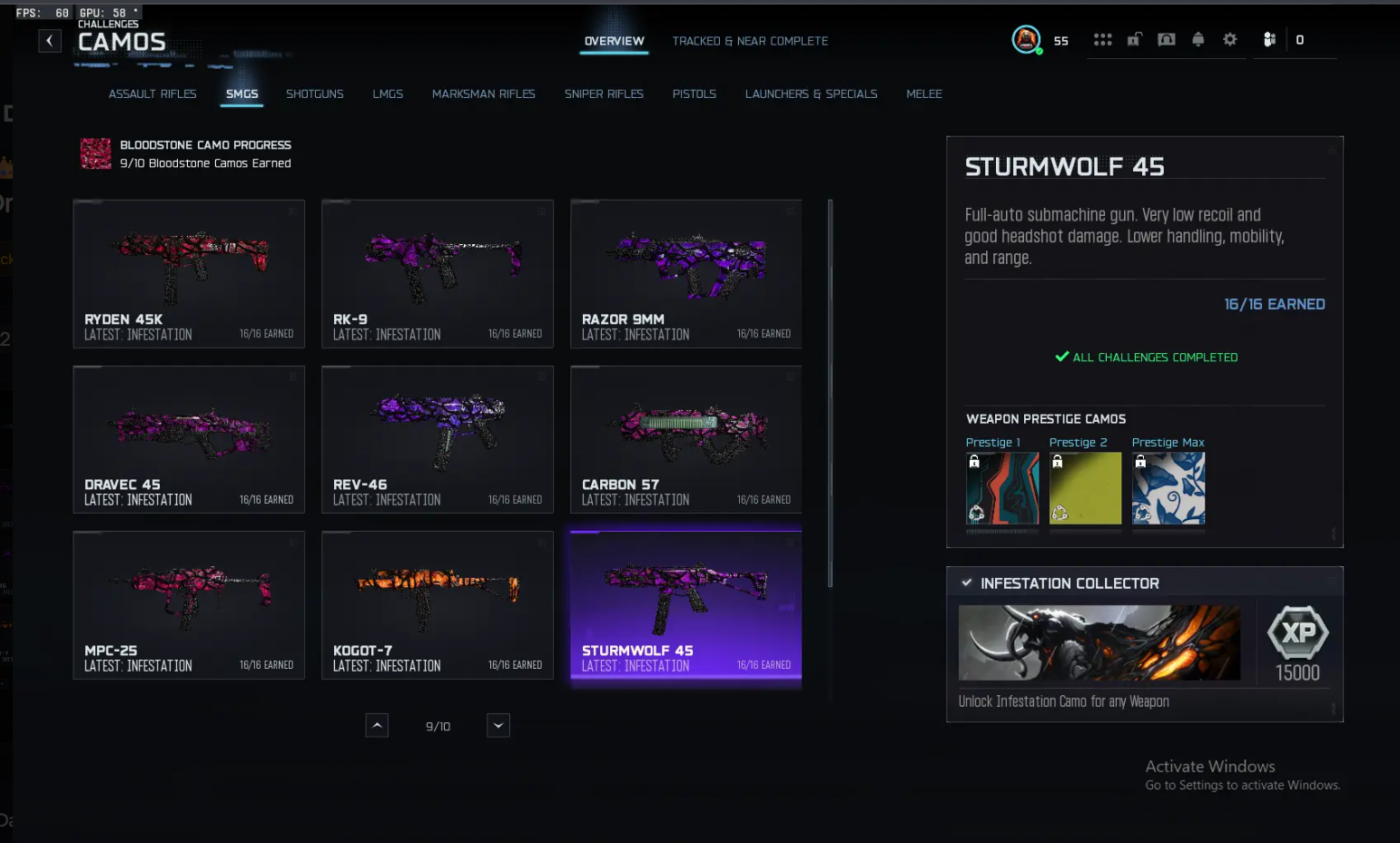Click the down arrow below the camo grid
The width and height of the screenshot is (1400, 843).
[x=498, y=725]
